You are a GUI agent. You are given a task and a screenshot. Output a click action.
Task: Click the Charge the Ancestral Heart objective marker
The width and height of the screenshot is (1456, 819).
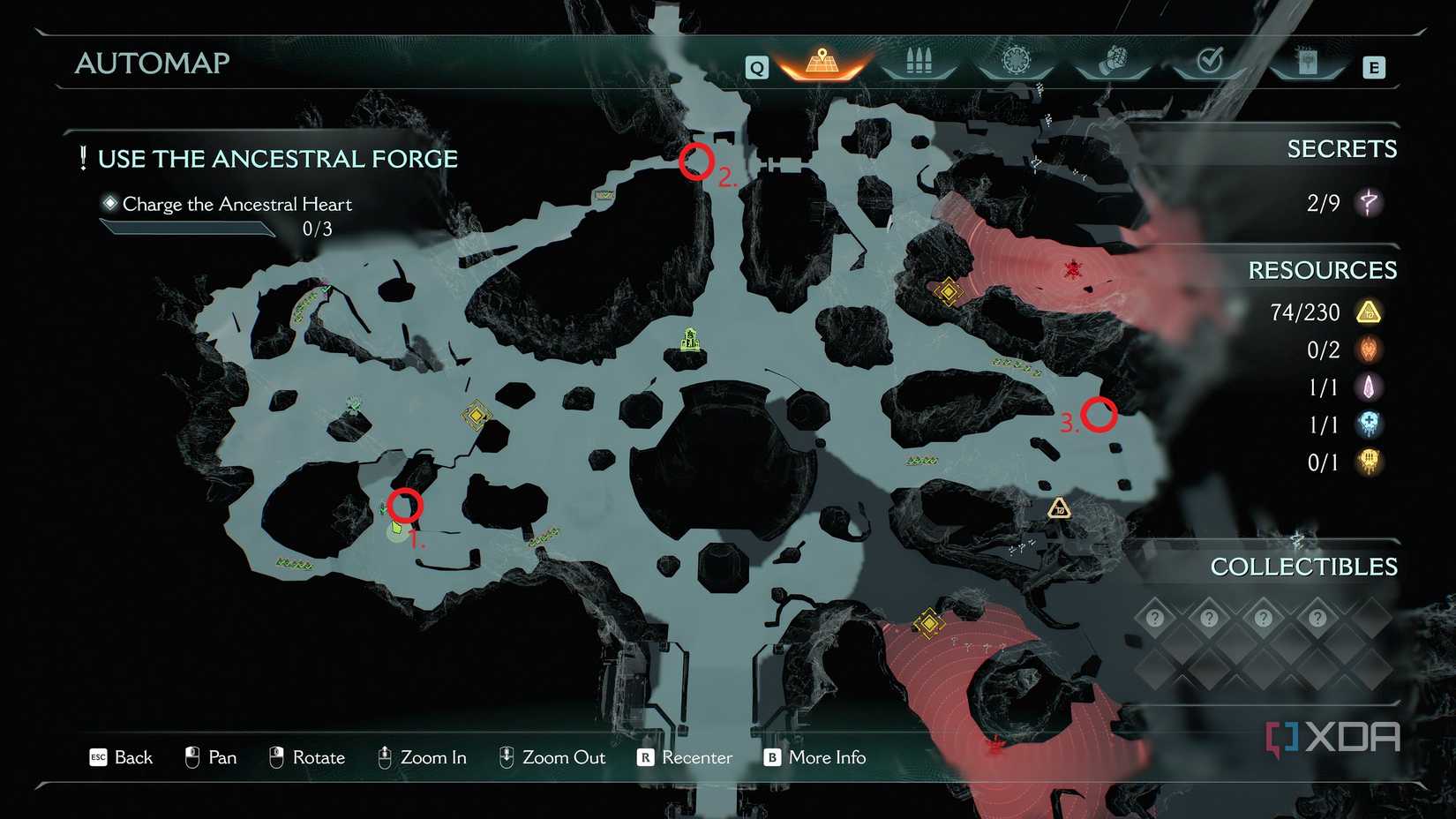click(x=110, y=203)
